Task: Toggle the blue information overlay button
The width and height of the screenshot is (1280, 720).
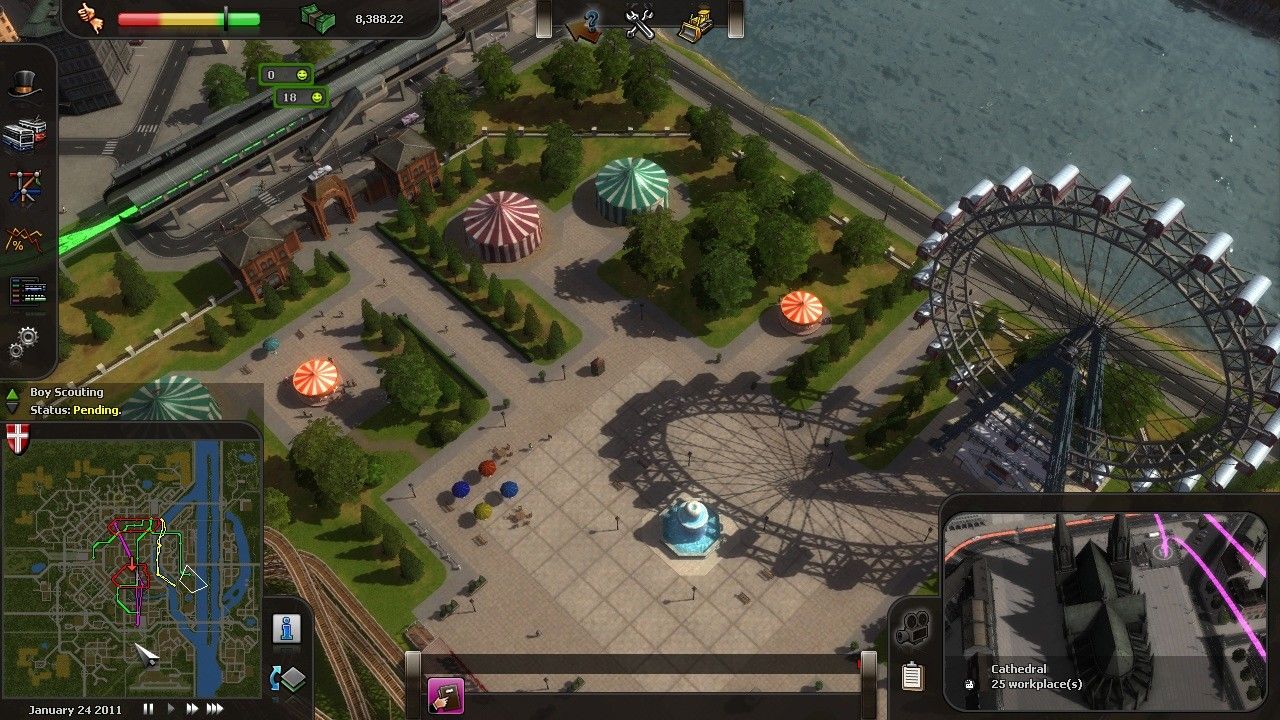Action: (287, 628)
